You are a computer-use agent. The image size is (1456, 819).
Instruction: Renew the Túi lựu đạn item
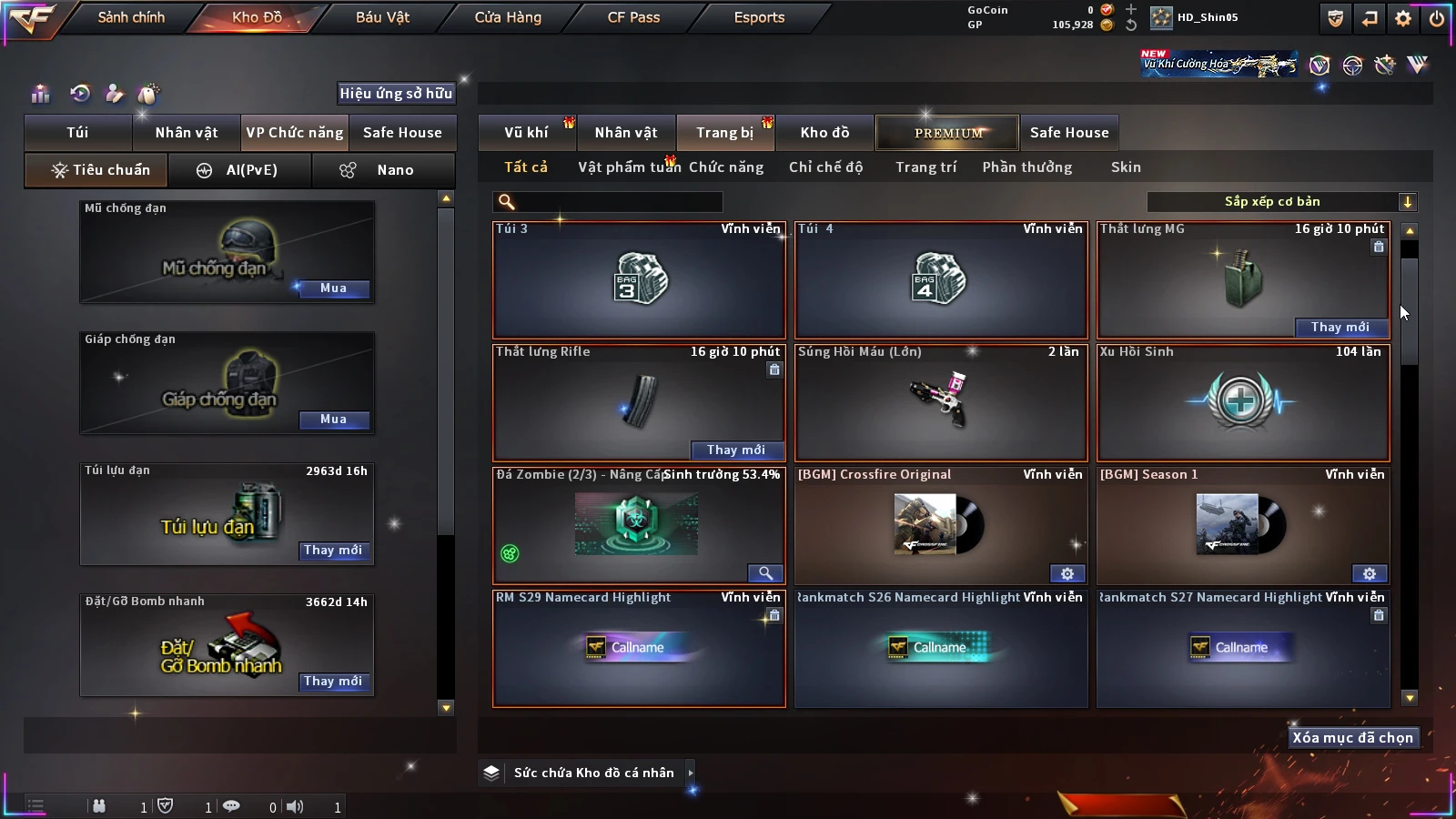[x=333, y=551]
